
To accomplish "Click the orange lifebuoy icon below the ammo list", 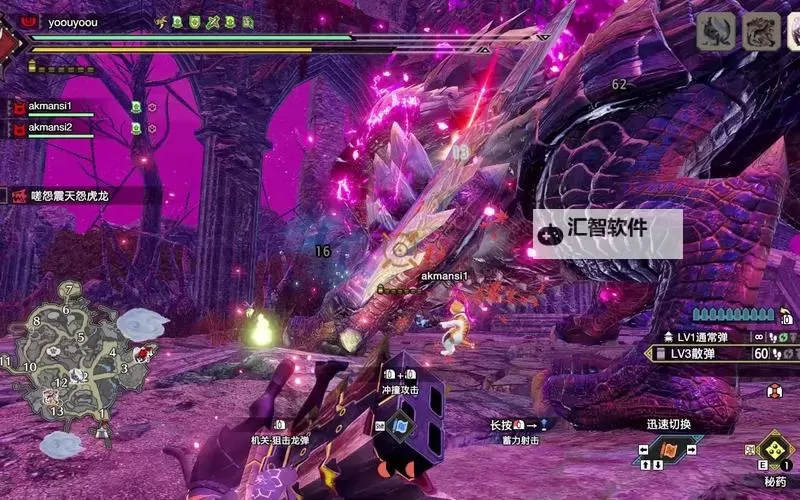I will (x=773, y=390).
